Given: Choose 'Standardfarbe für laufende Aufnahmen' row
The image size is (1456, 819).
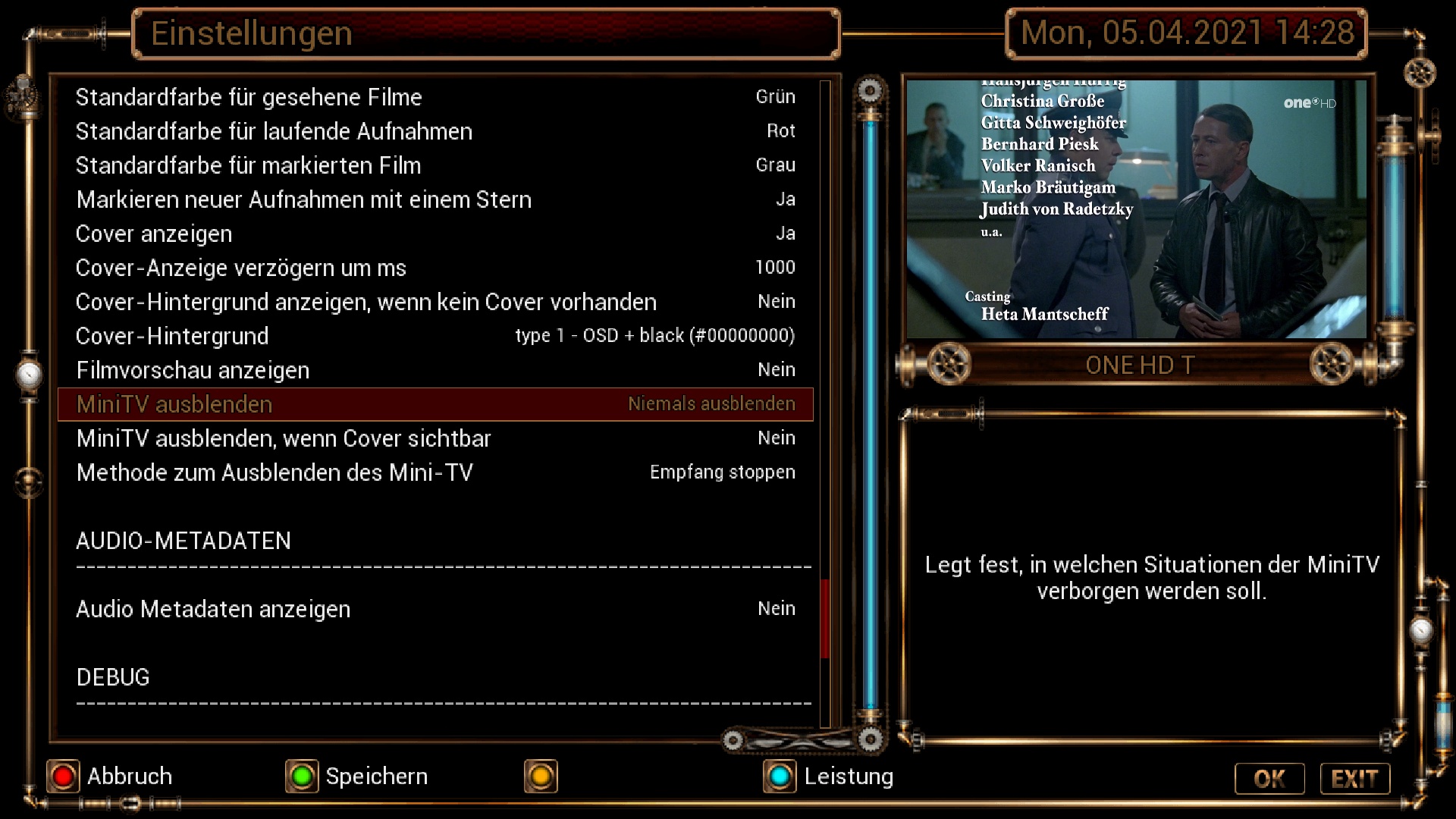Looking at the screenshot, I should pos(435,131).
